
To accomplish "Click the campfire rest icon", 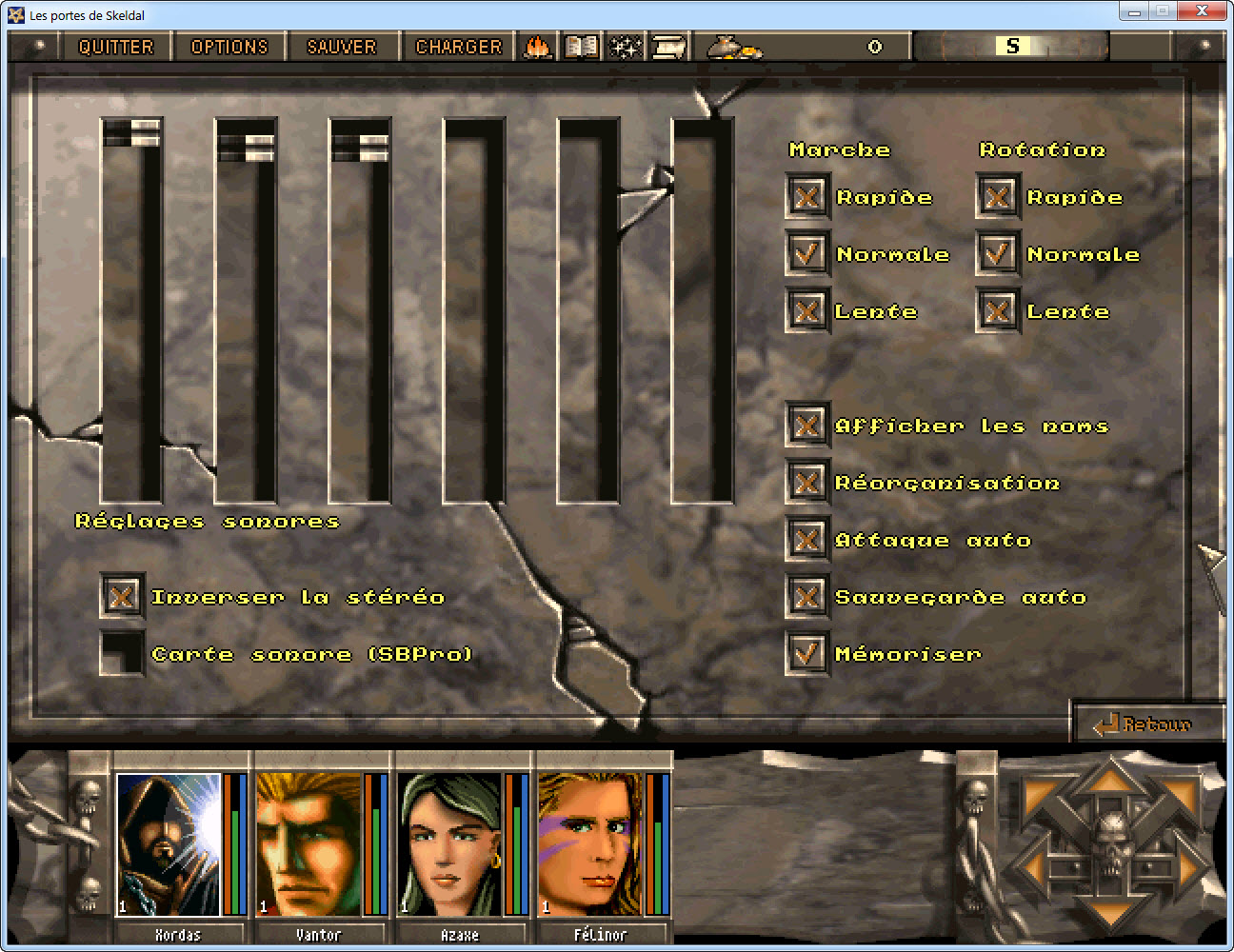I will [x=538, y=47].
